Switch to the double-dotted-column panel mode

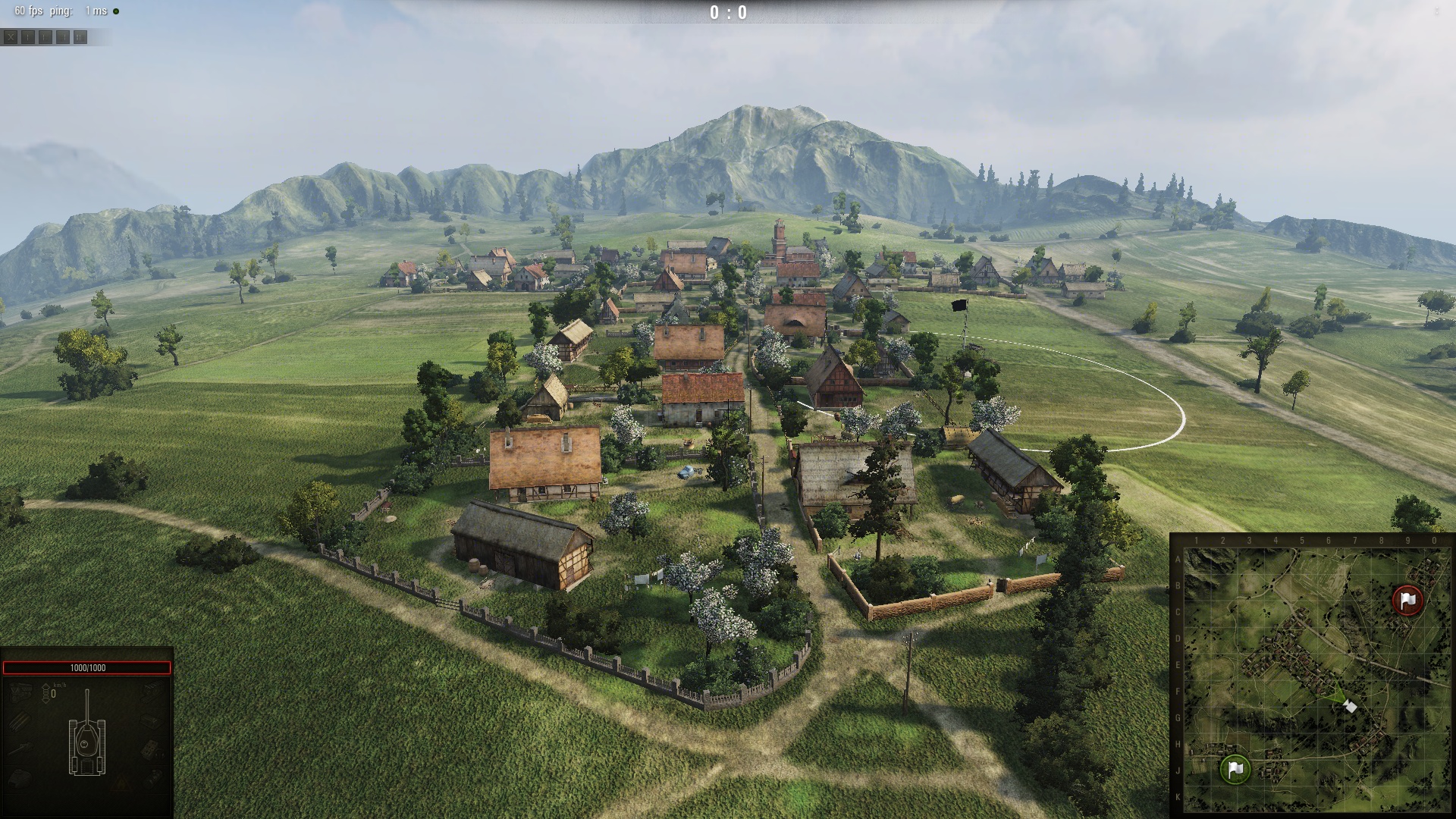(x=80, y=37)
